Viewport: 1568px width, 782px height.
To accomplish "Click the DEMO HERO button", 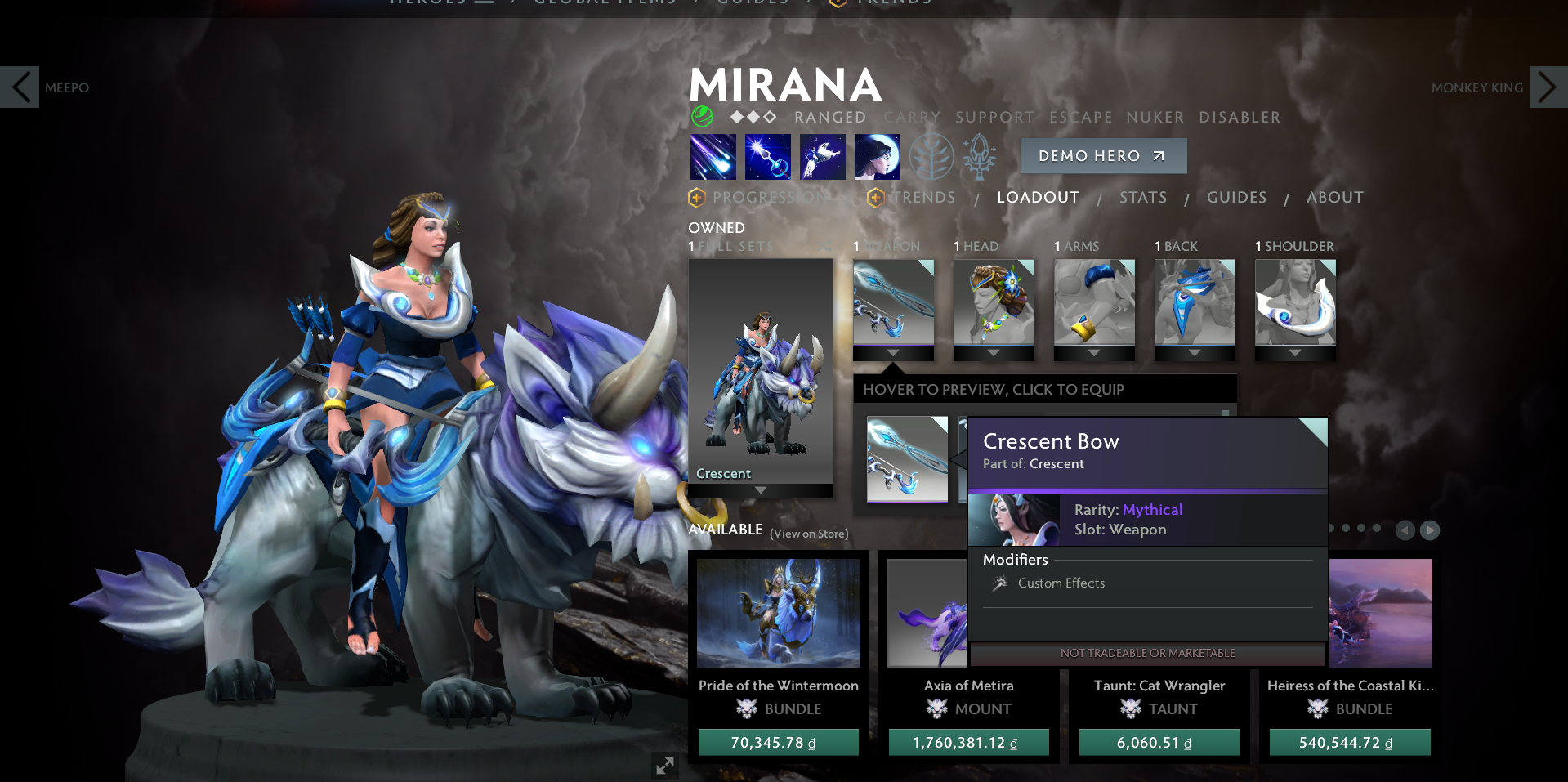I will coord(1103,156).
